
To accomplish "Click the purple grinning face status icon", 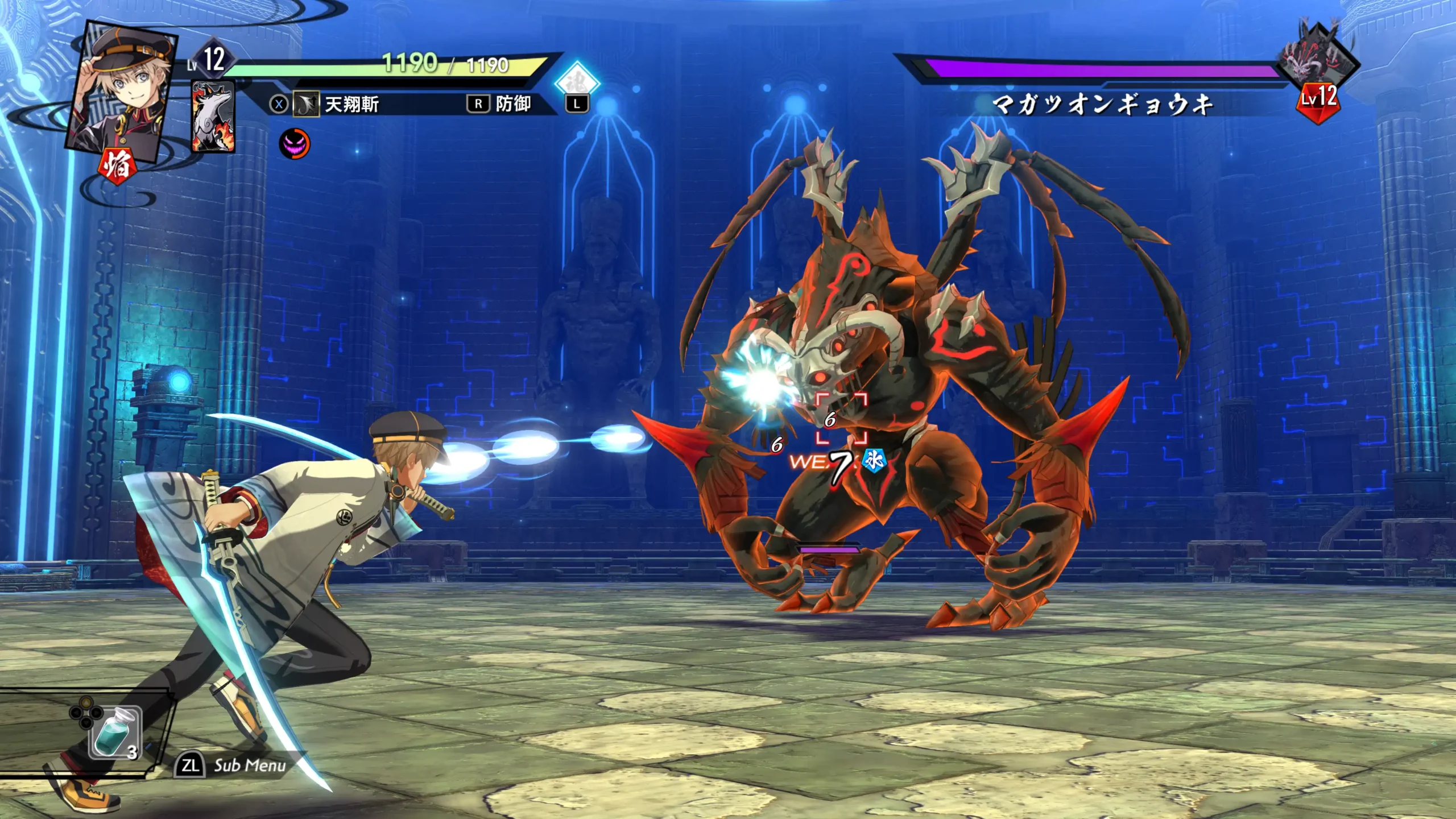I will point(295,143).
